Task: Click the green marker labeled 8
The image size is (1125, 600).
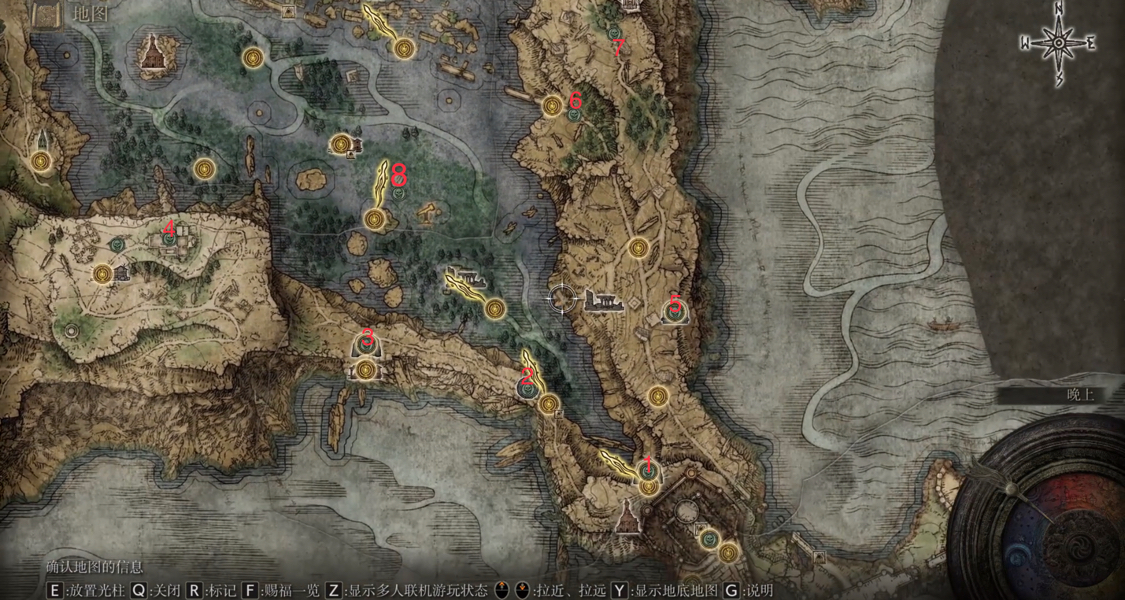Action: (399, 193)
